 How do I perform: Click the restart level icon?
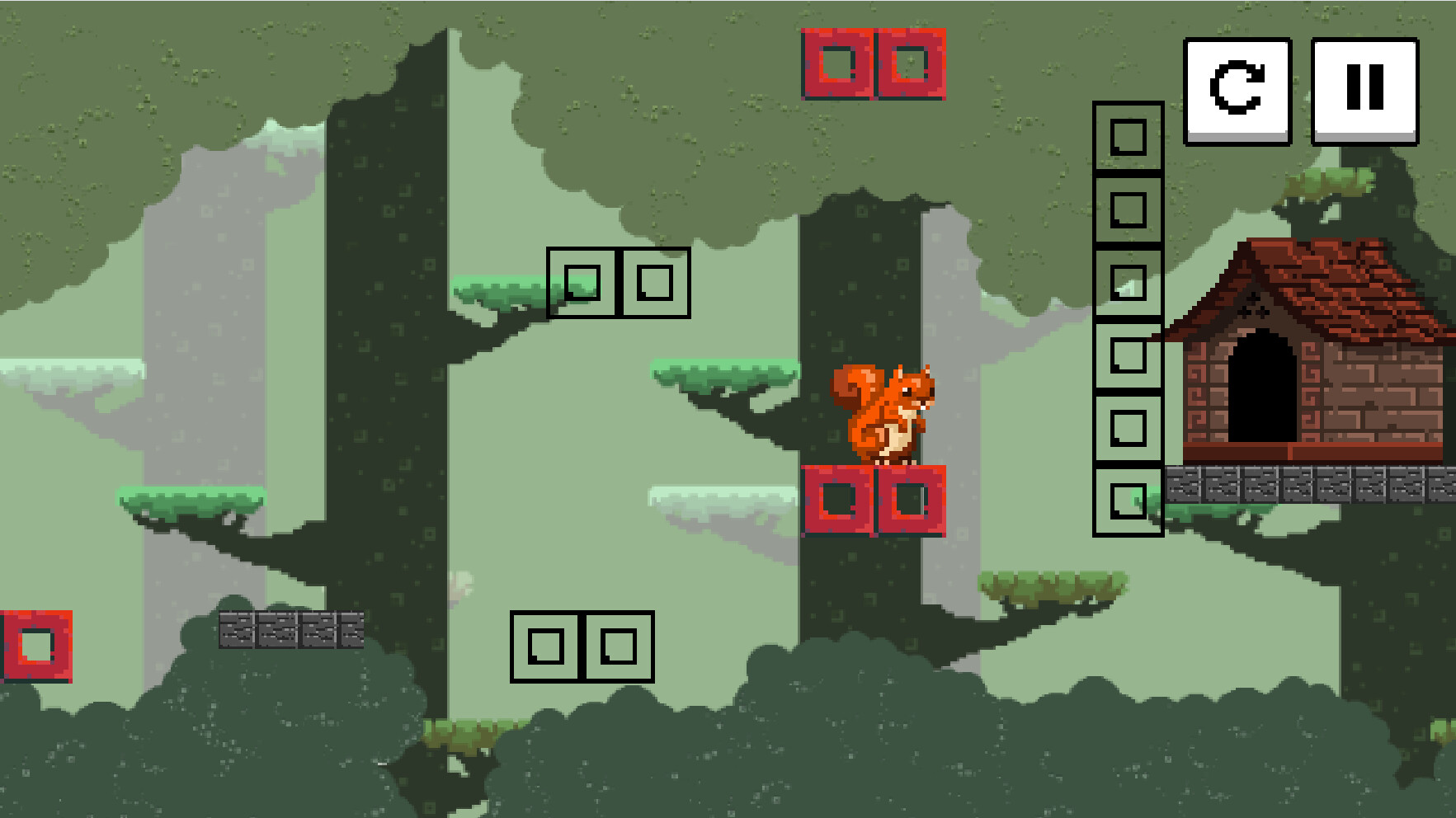tap(1237, 91)
